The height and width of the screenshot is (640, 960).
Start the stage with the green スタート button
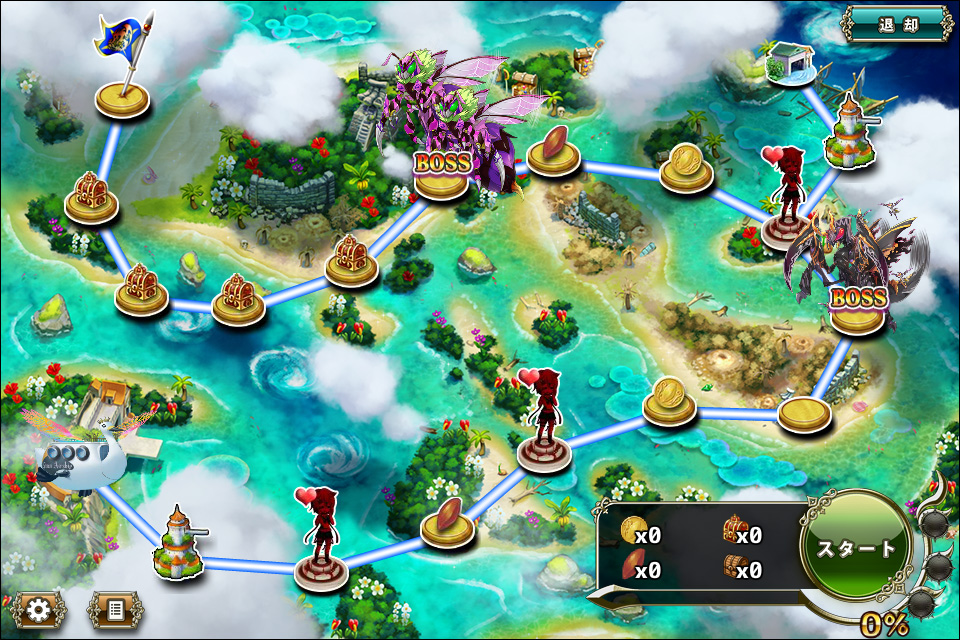click(856, 549)
